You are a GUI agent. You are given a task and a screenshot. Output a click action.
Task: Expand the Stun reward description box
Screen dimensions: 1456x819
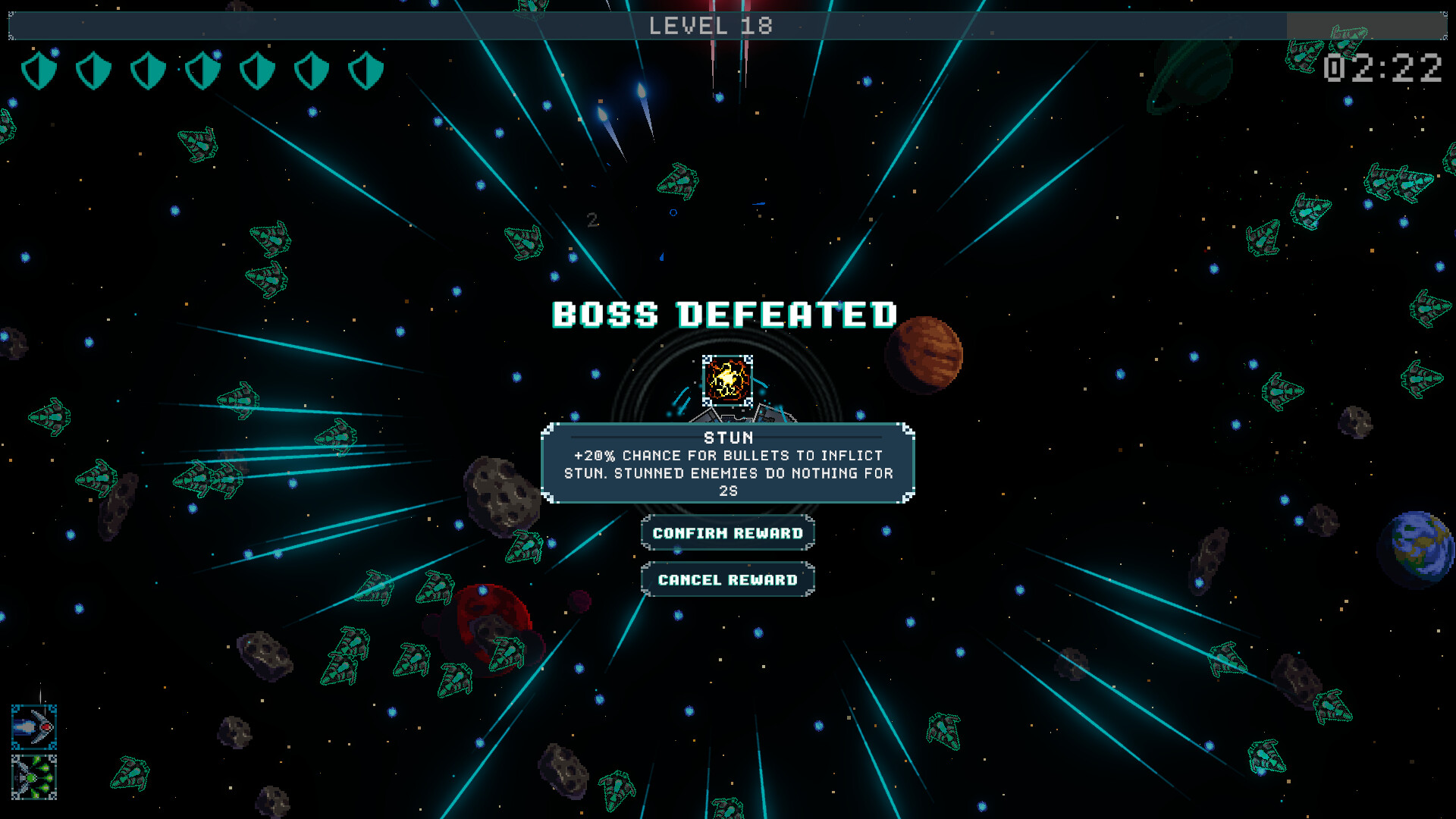(726, 464)
